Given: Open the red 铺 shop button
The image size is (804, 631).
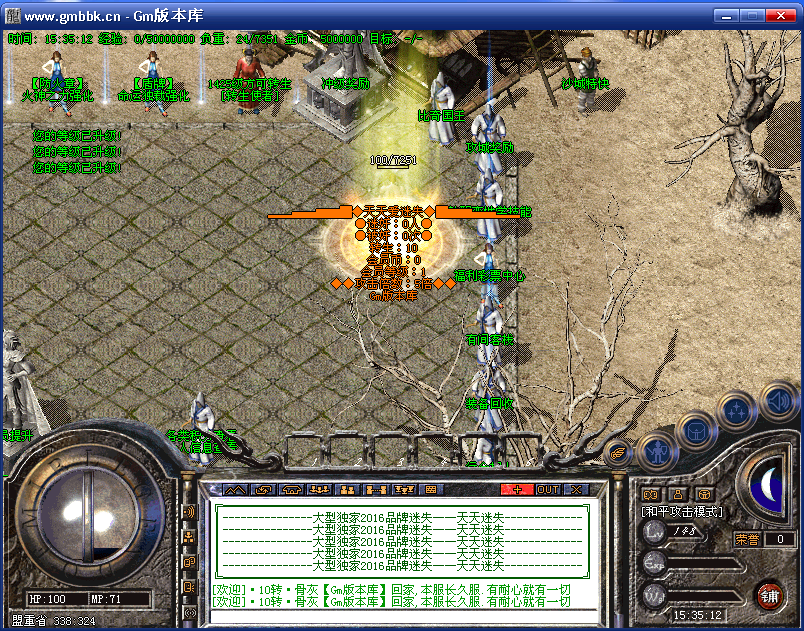Looking at the screenshot, I should click(x=769, y=597).
